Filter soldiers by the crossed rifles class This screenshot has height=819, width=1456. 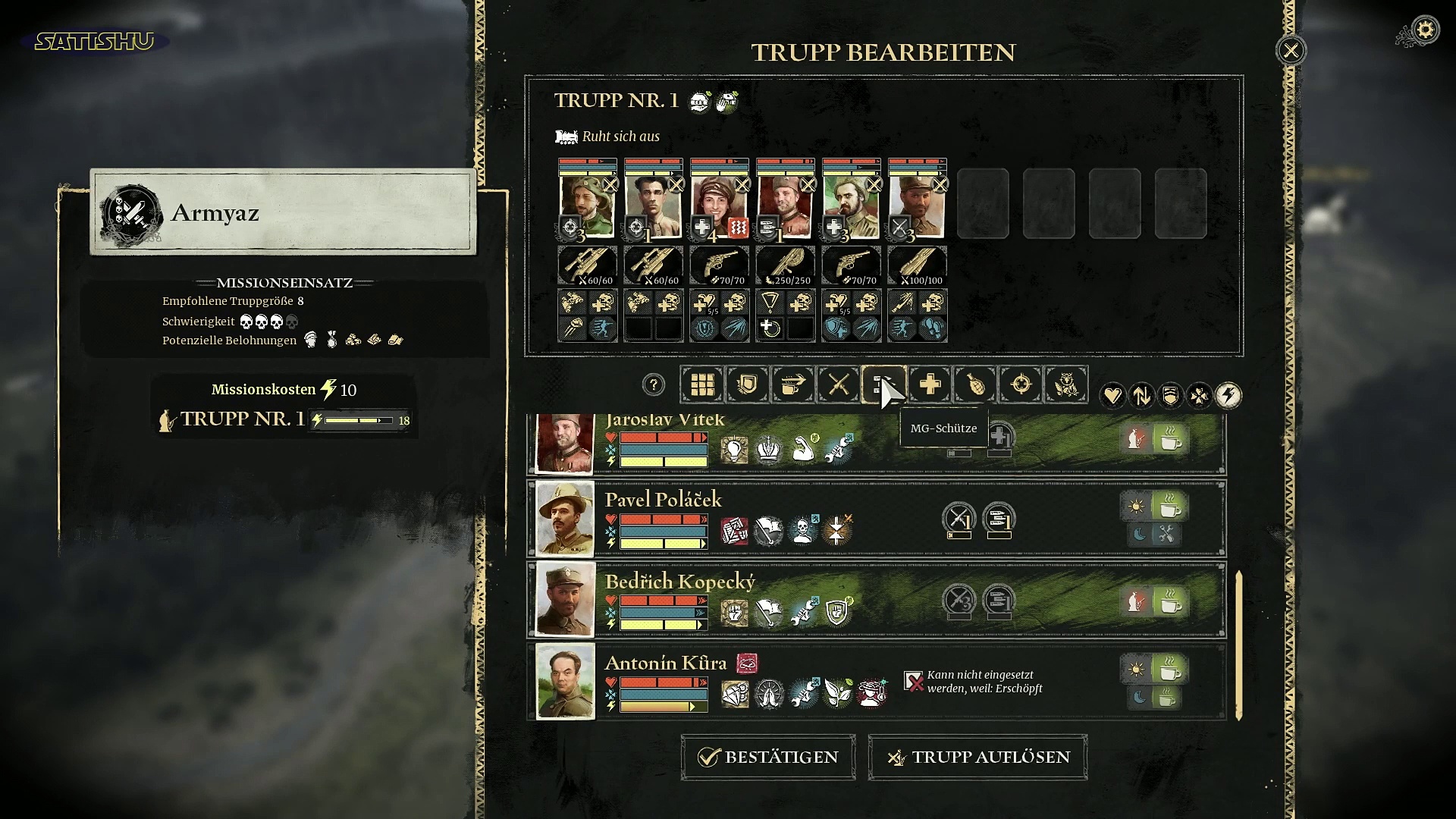(x=838, y=384)
